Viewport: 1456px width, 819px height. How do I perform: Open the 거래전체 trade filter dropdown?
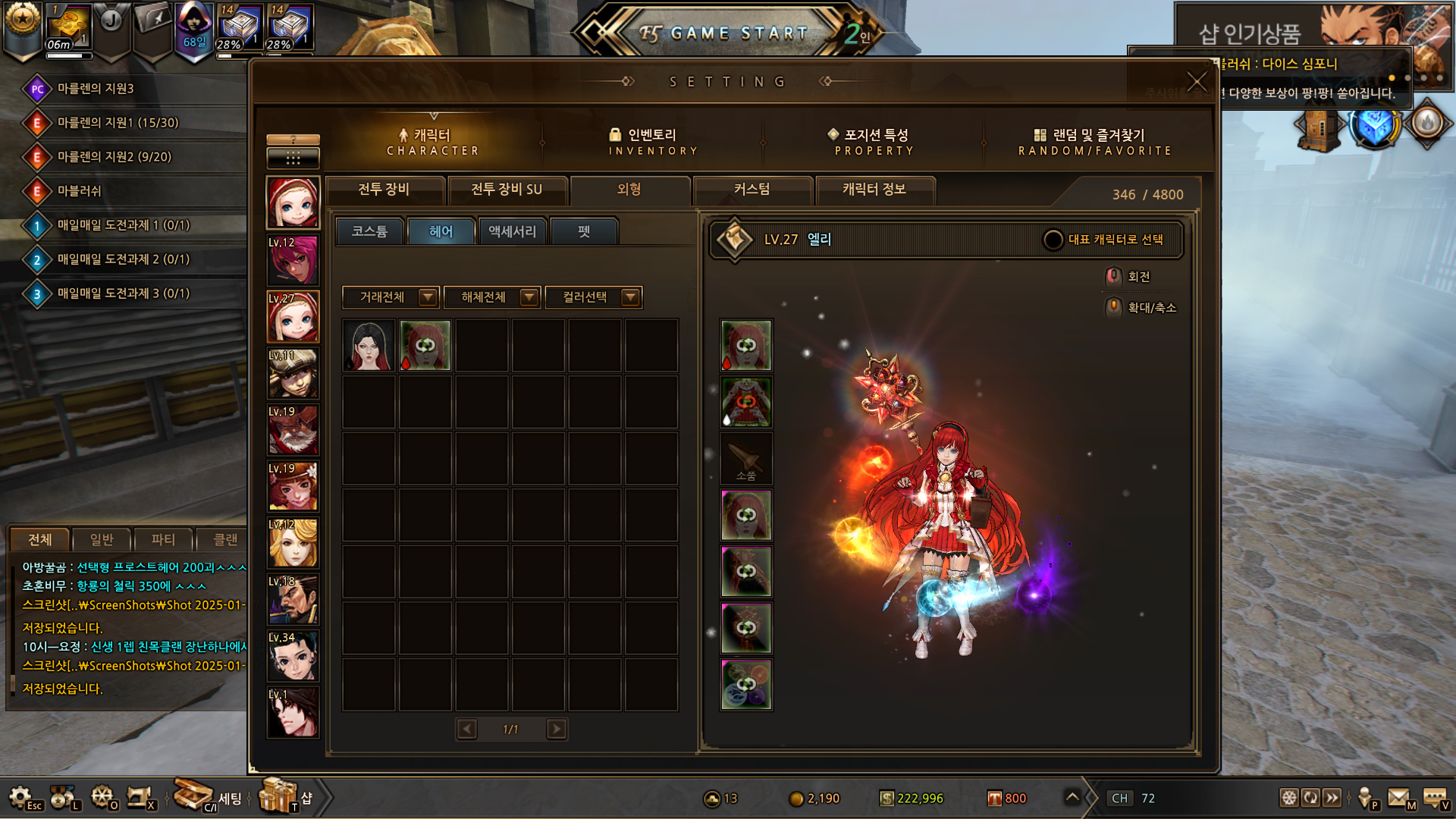pos(428,297)
